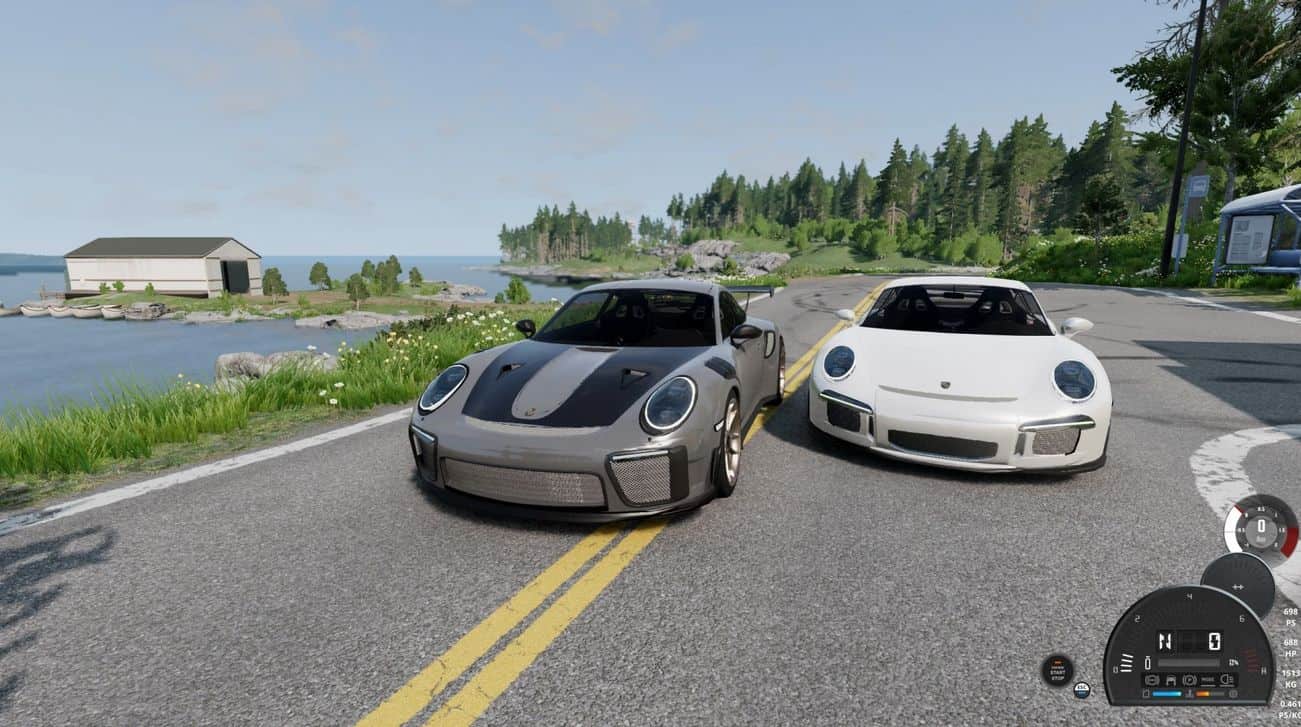Toggle the round ESC stability control button

[x=1081, y=690]
